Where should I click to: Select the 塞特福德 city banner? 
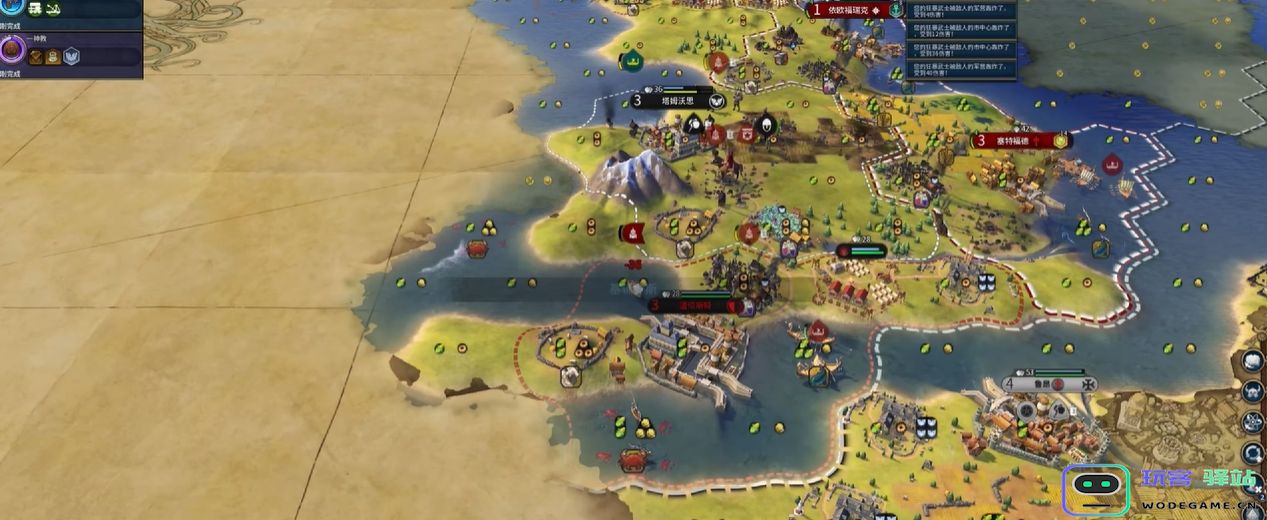click(1020, 141)
